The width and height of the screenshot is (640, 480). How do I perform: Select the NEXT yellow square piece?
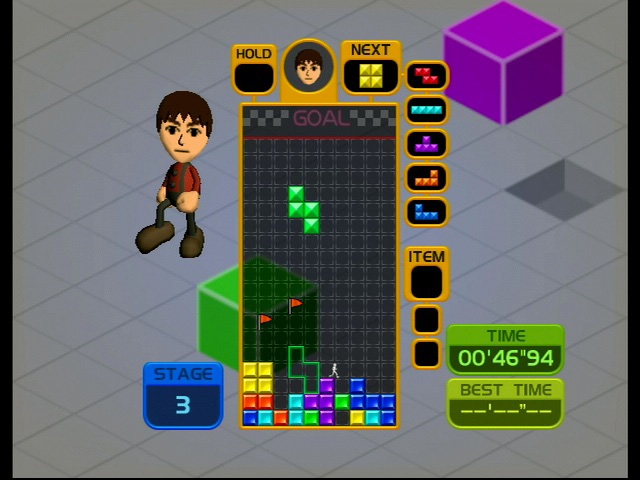tap(371, 76)
